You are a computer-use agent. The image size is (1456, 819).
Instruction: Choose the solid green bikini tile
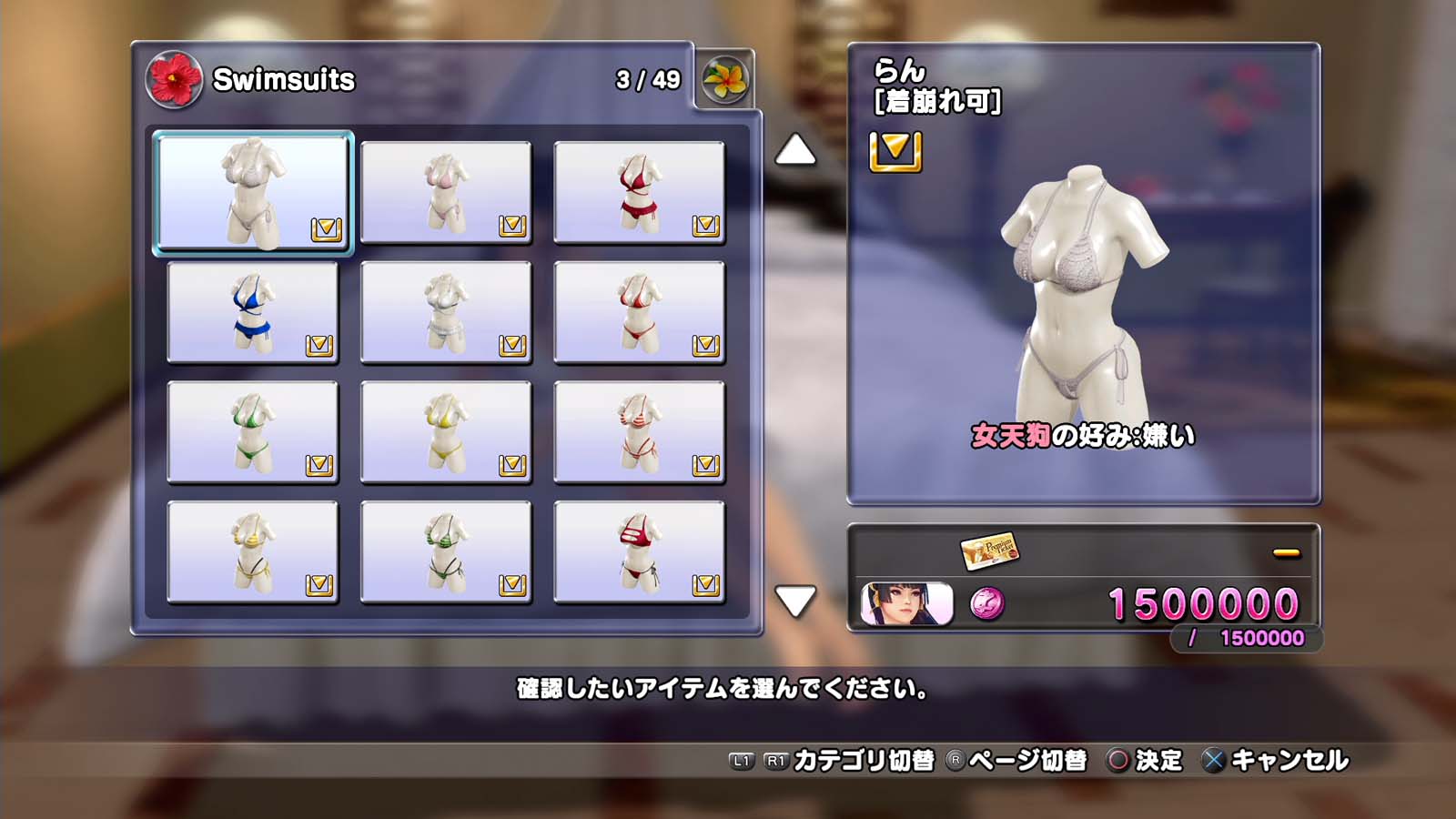(x=252, y=432)
